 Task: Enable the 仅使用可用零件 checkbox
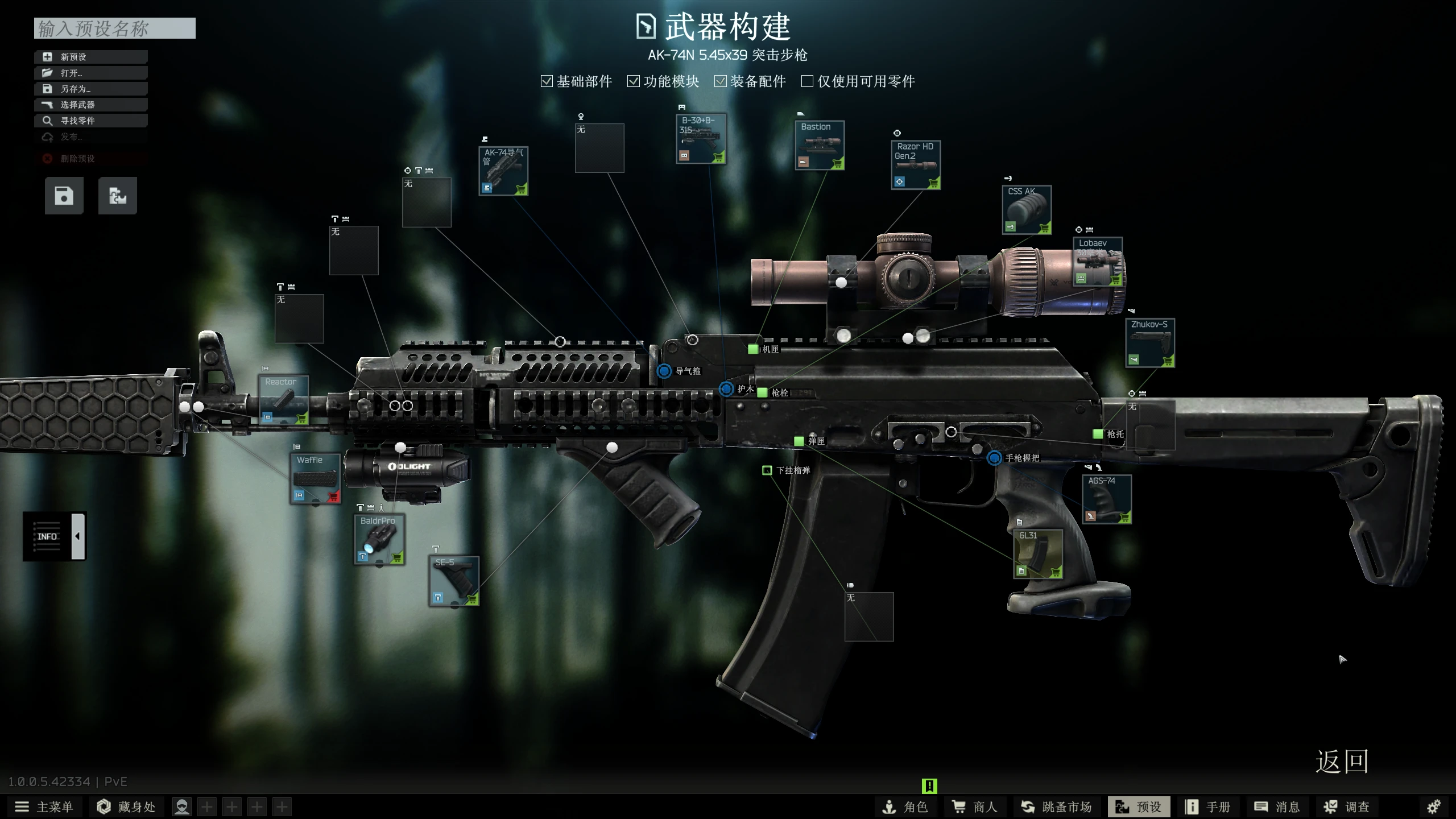click(x=807, y=81)
